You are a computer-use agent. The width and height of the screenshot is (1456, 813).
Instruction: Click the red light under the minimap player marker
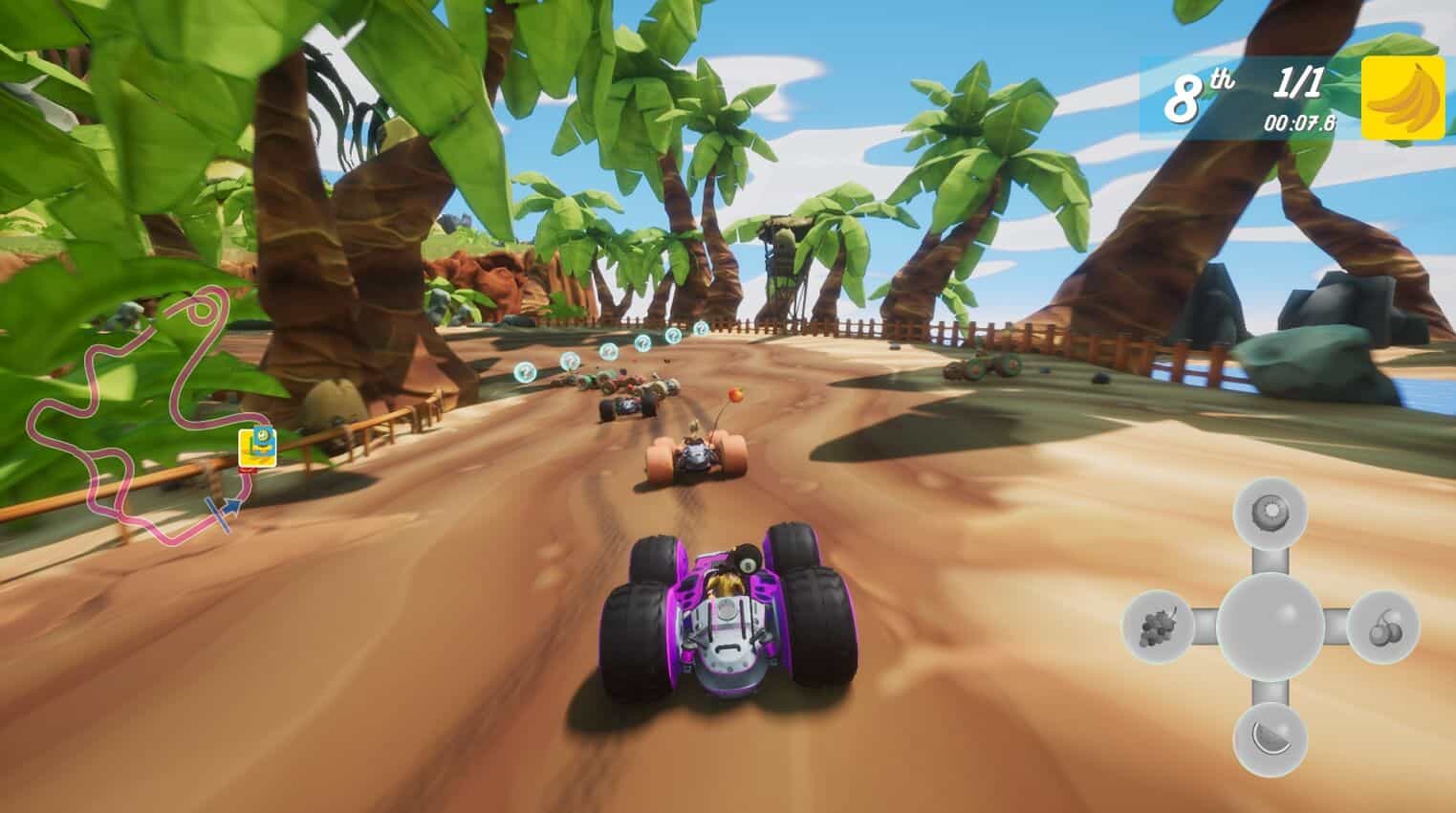click(x=249, y=471)
